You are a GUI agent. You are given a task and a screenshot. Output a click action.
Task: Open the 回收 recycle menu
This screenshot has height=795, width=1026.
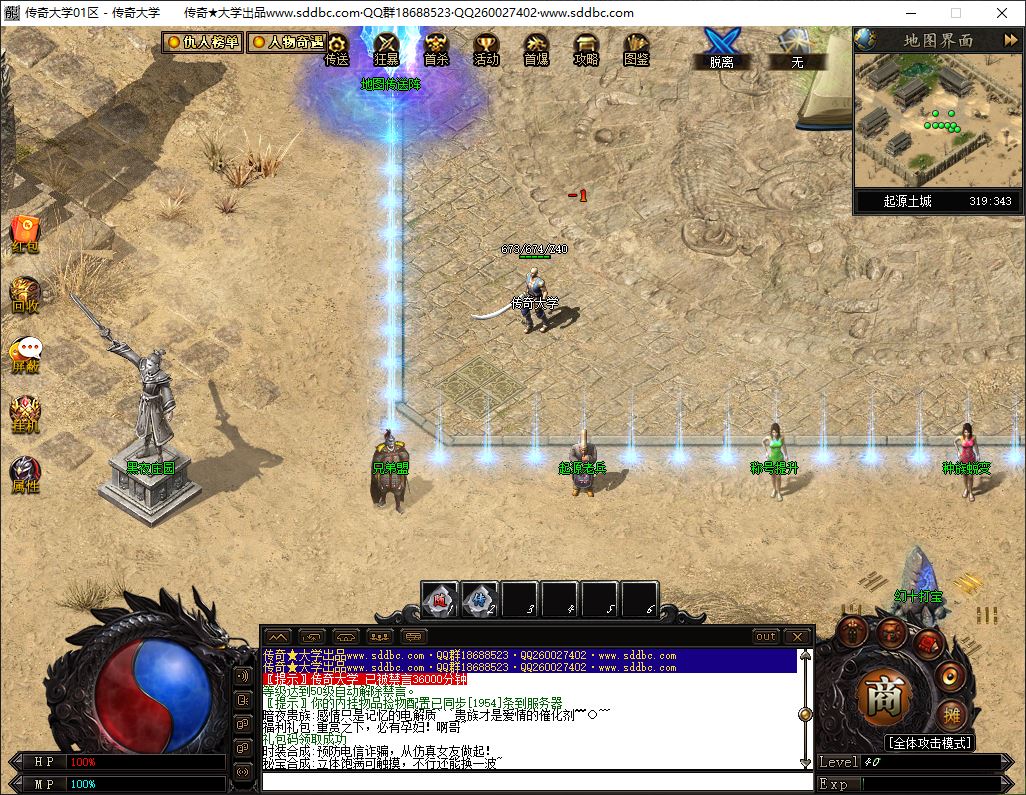pyautogui.click(x=25, y=293)
